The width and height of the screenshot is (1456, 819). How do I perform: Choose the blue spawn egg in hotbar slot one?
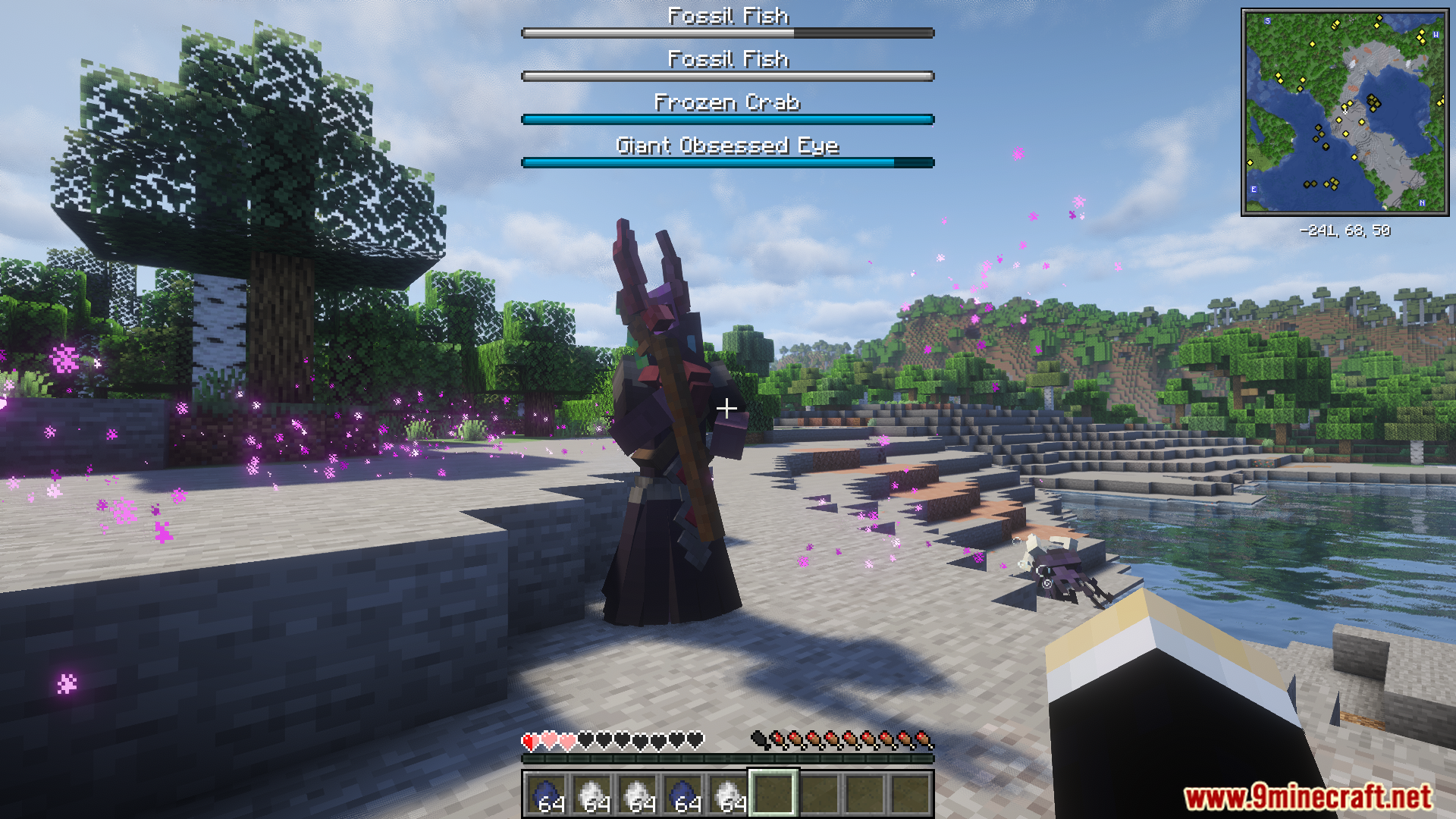(547, 794)
